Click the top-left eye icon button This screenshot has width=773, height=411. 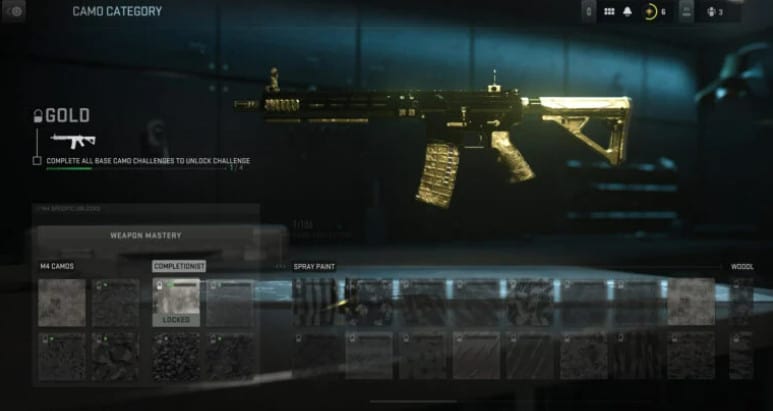tap(17, 10)
